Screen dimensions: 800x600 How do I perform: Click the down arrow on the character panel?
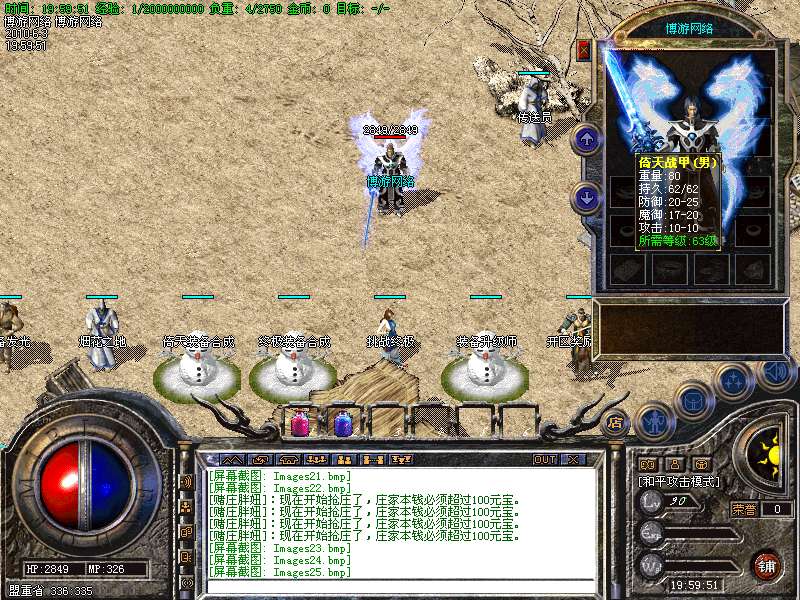click(x=587, y=197)
